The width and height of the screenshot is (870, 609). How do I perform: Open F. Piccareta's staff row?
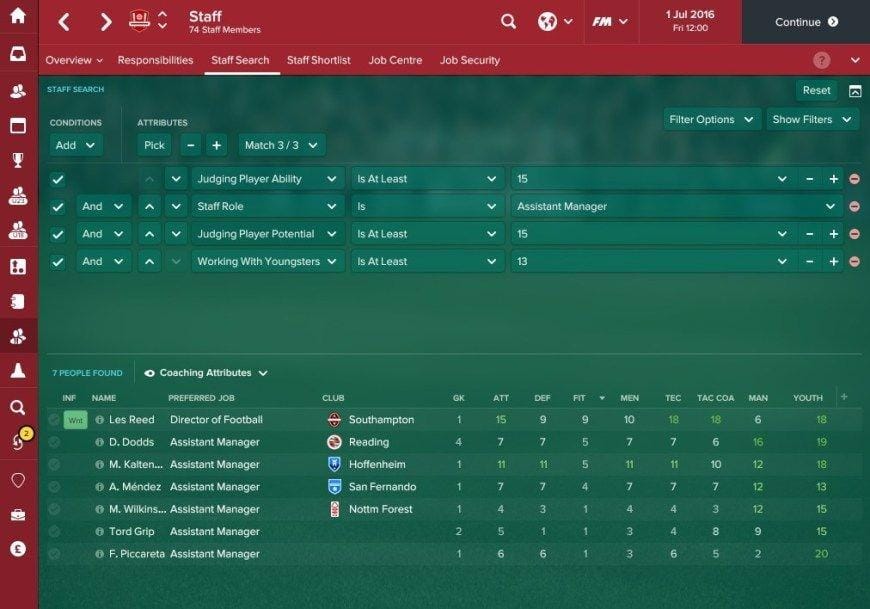point(134,554)
